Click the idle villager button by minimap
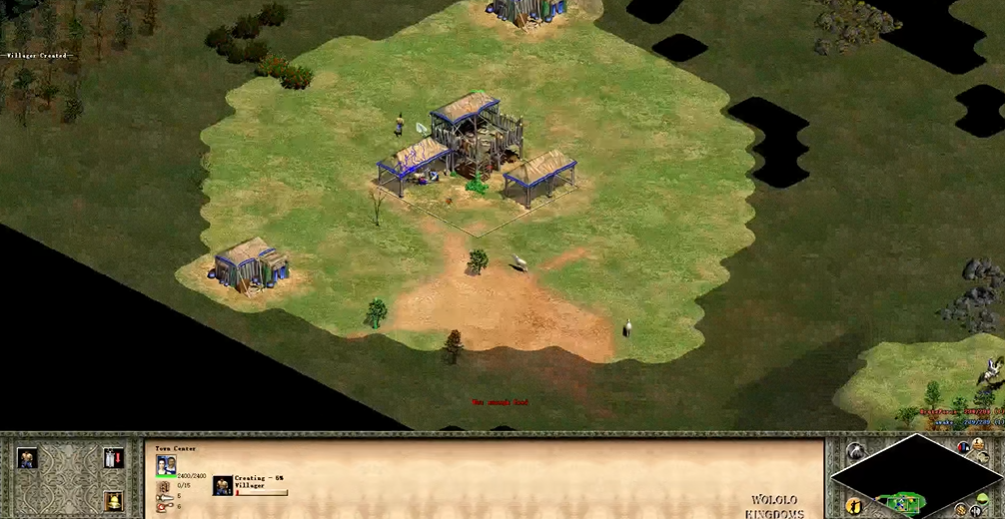 click(x=852, y=507)
